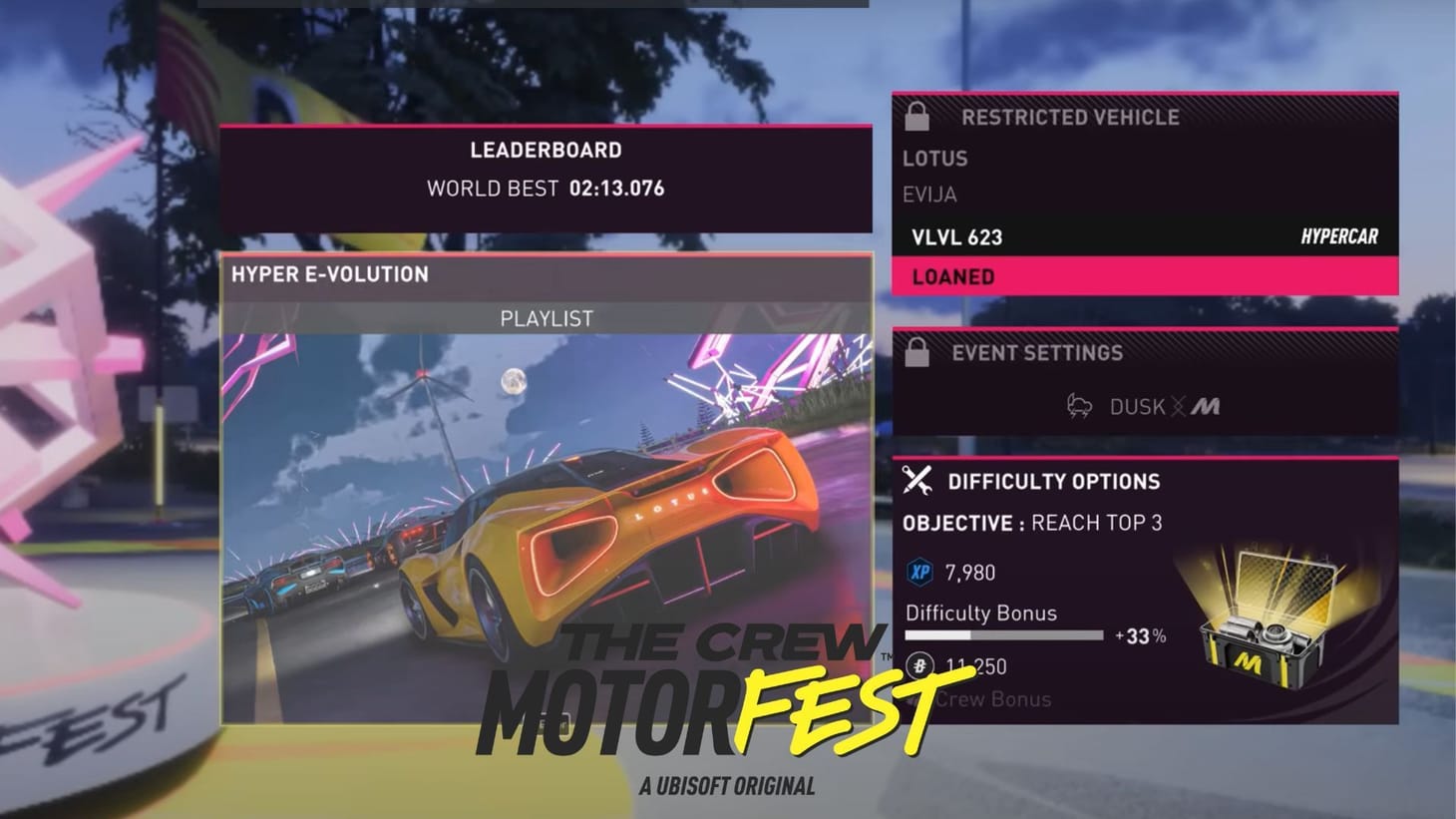The width and height of the screenshot is (1456, 819).
Task: Open the Objective: Reach Top 3 setting
Action: (x=1030, y=522)
